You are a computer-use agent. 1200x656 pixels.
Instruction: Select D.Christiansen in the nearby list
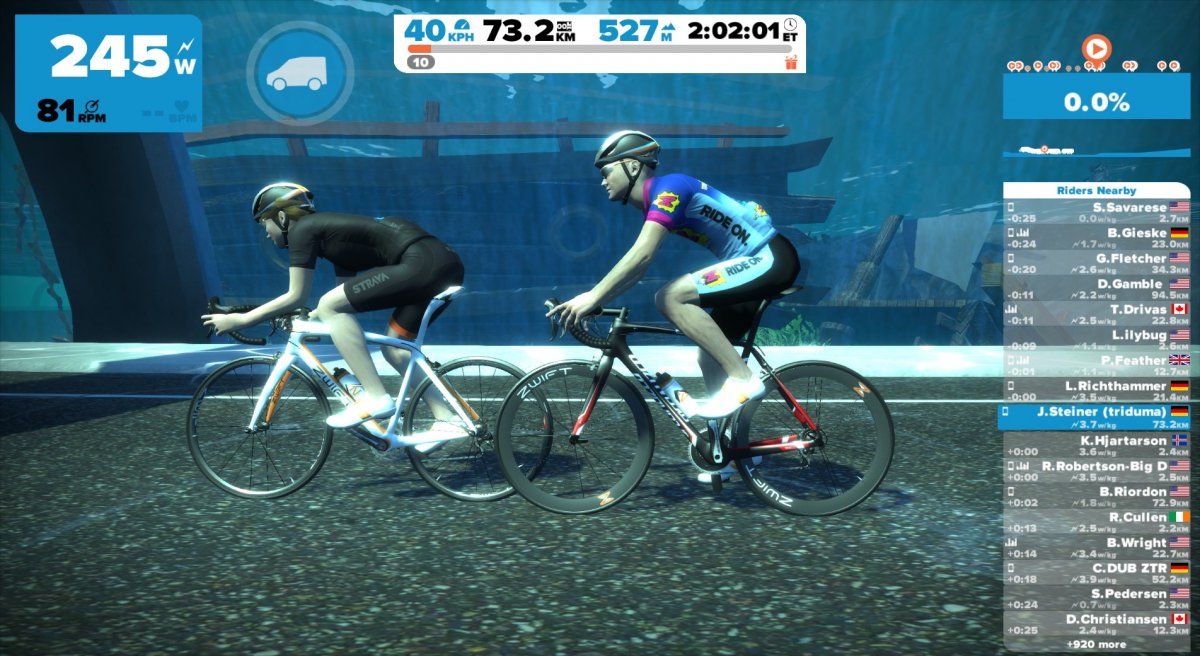1096,624
